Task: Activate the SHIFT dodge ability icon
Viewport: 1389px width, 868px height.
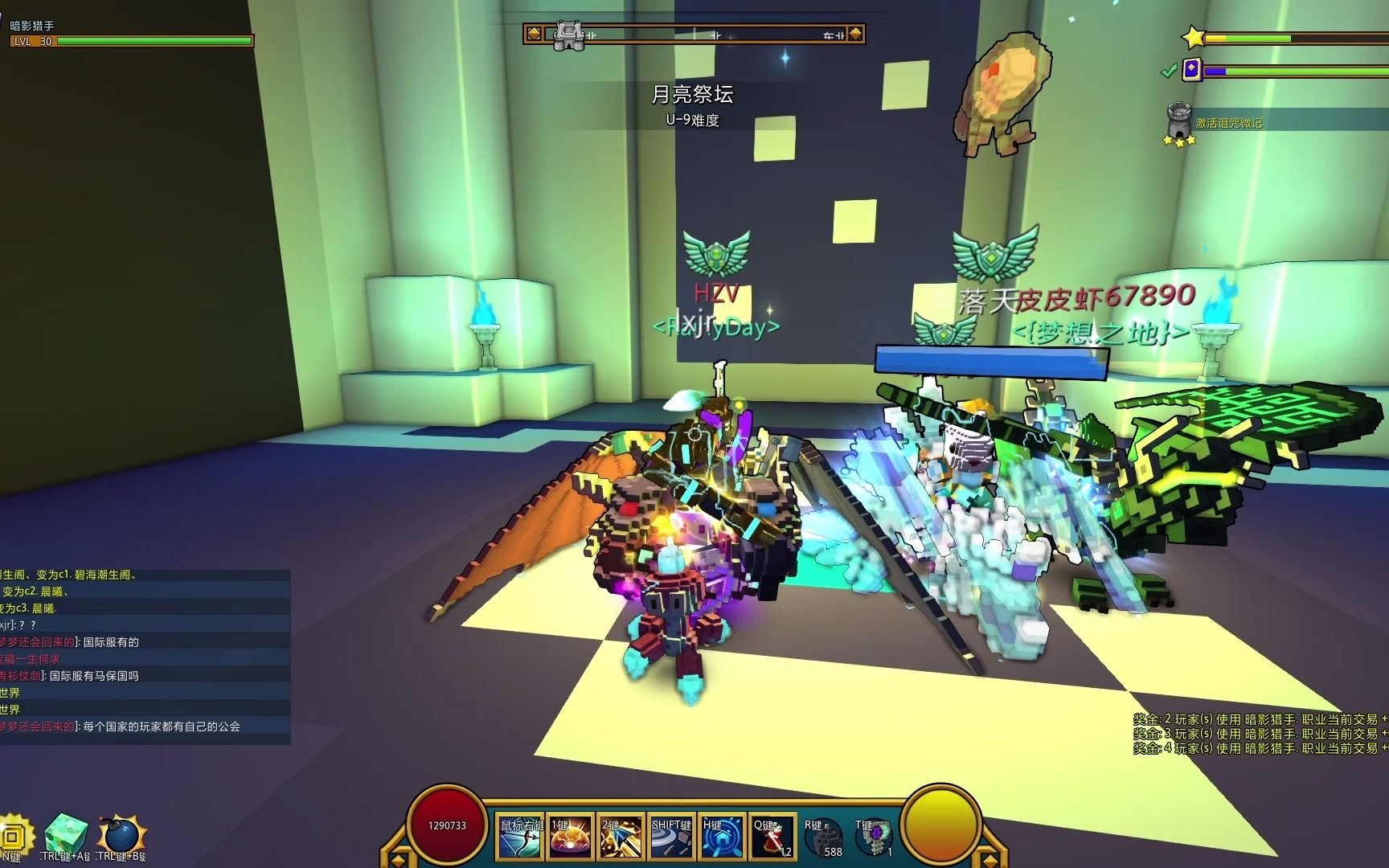Action: (671, 837)
